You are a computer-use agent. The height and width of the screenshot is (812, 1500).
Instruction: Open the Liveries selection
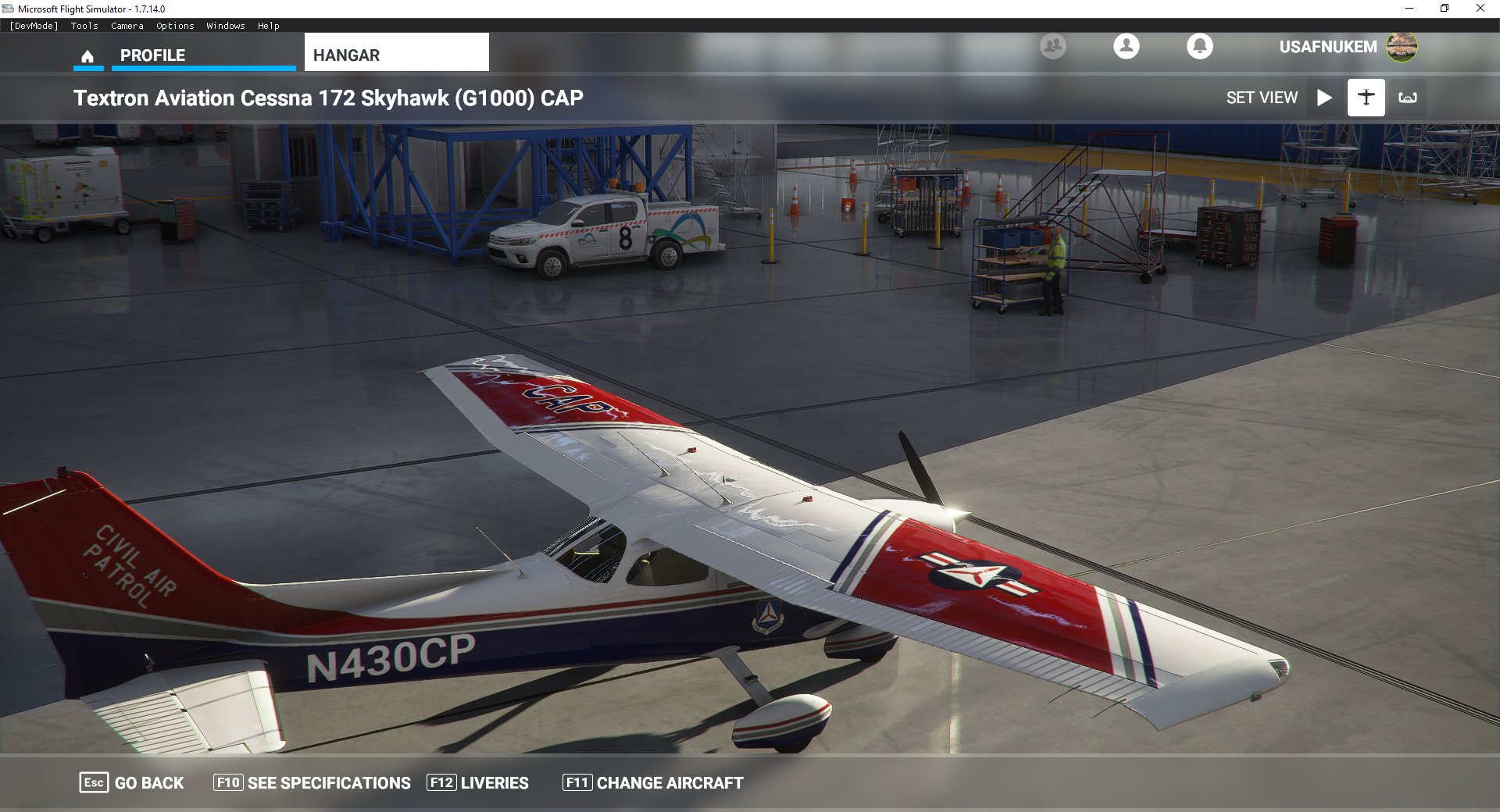pos(478,782)
